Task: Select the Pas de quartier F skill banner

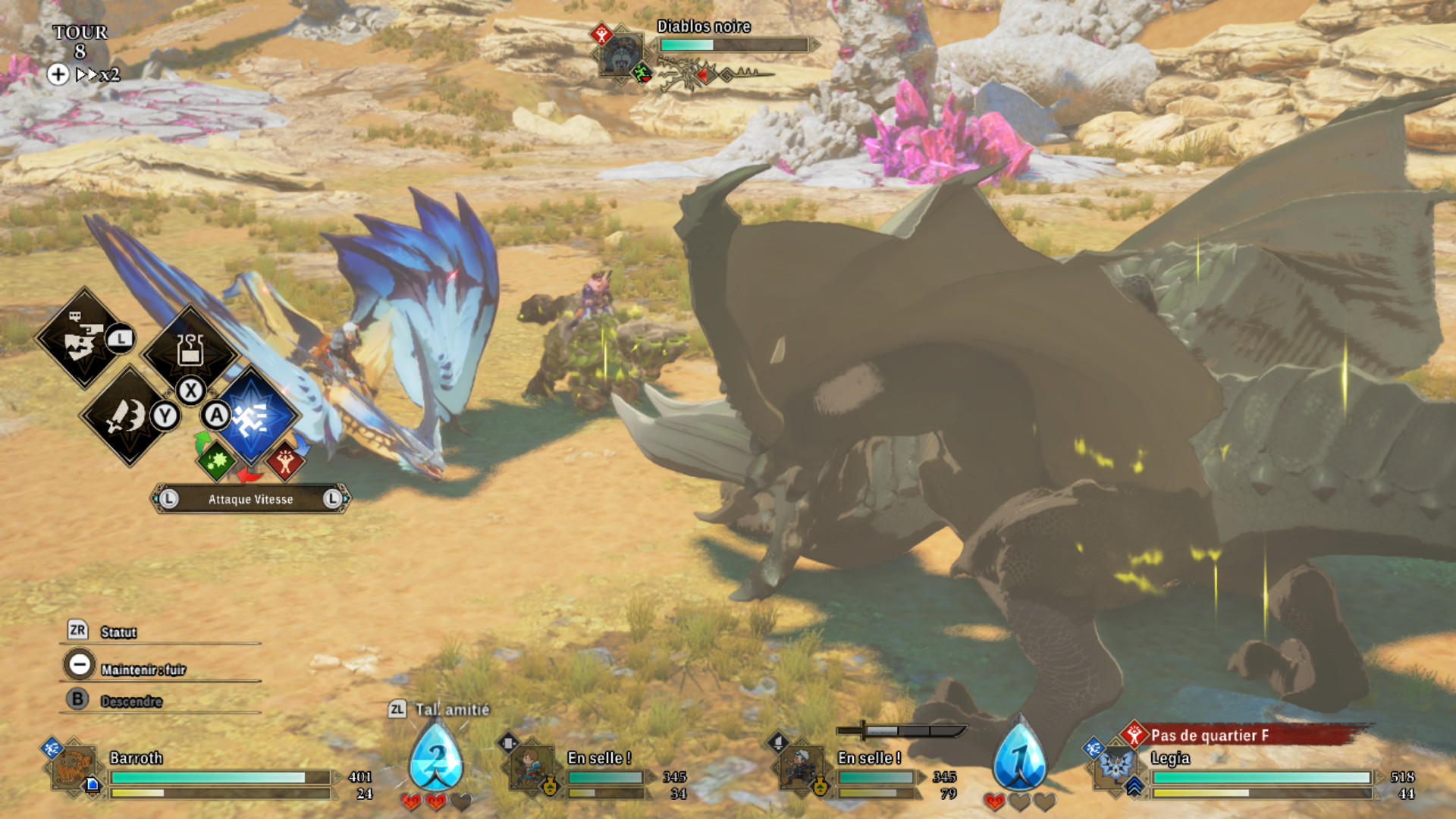Action: pyautogui.click(x=1244, y=735)
